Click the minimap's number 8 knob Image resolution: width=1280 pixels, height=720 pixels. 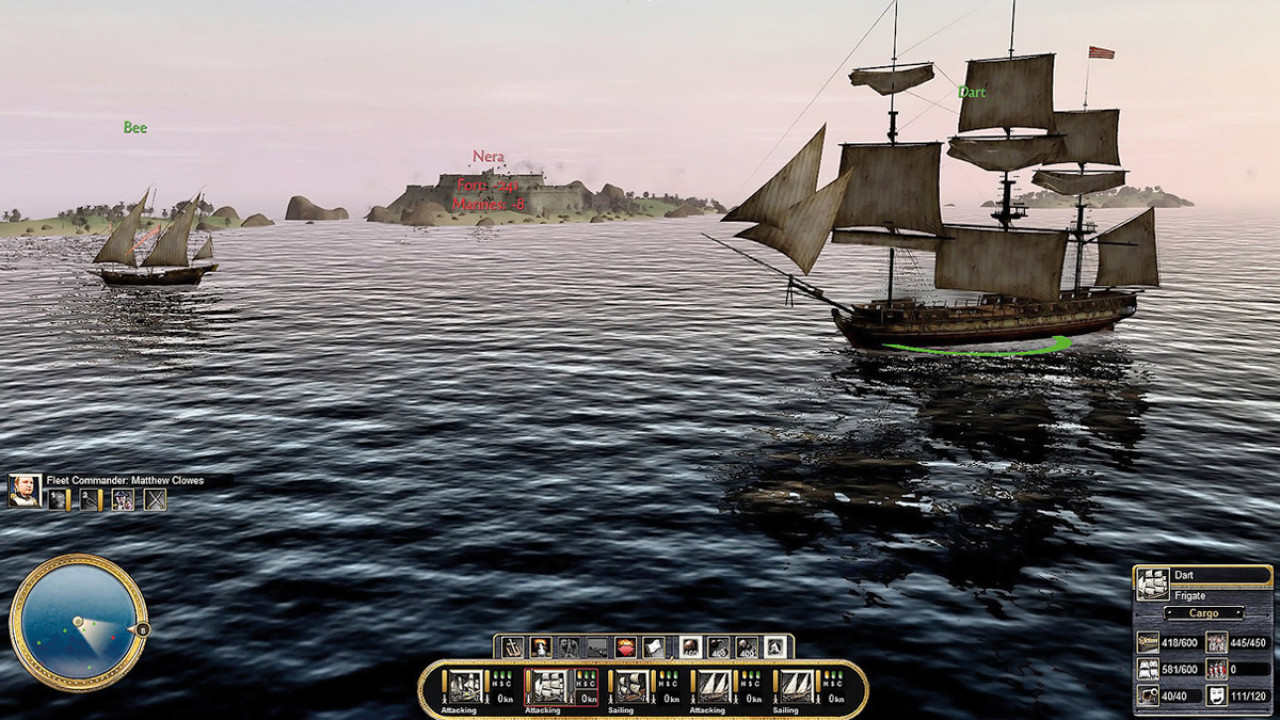143,629
